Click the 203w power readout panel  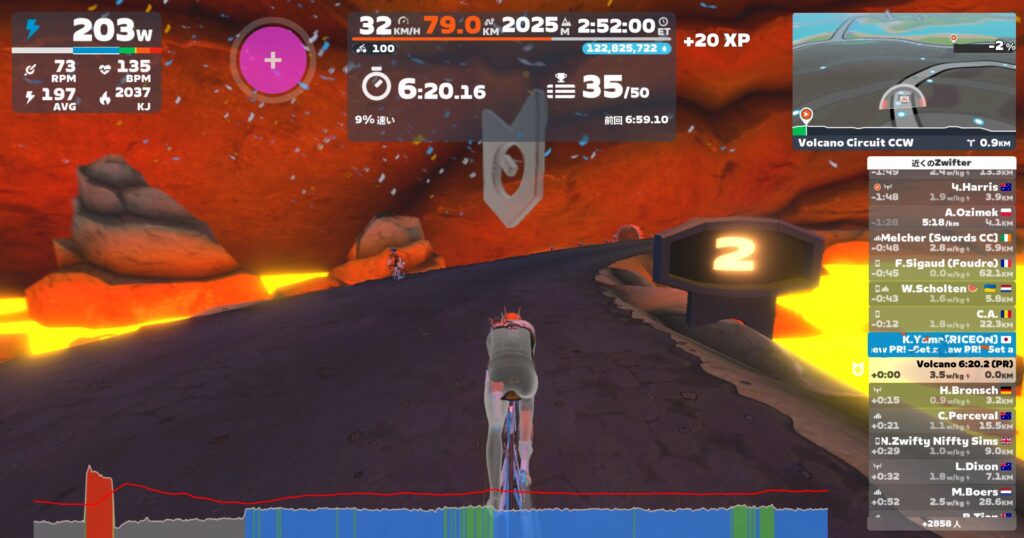click(x=87, y=29)
